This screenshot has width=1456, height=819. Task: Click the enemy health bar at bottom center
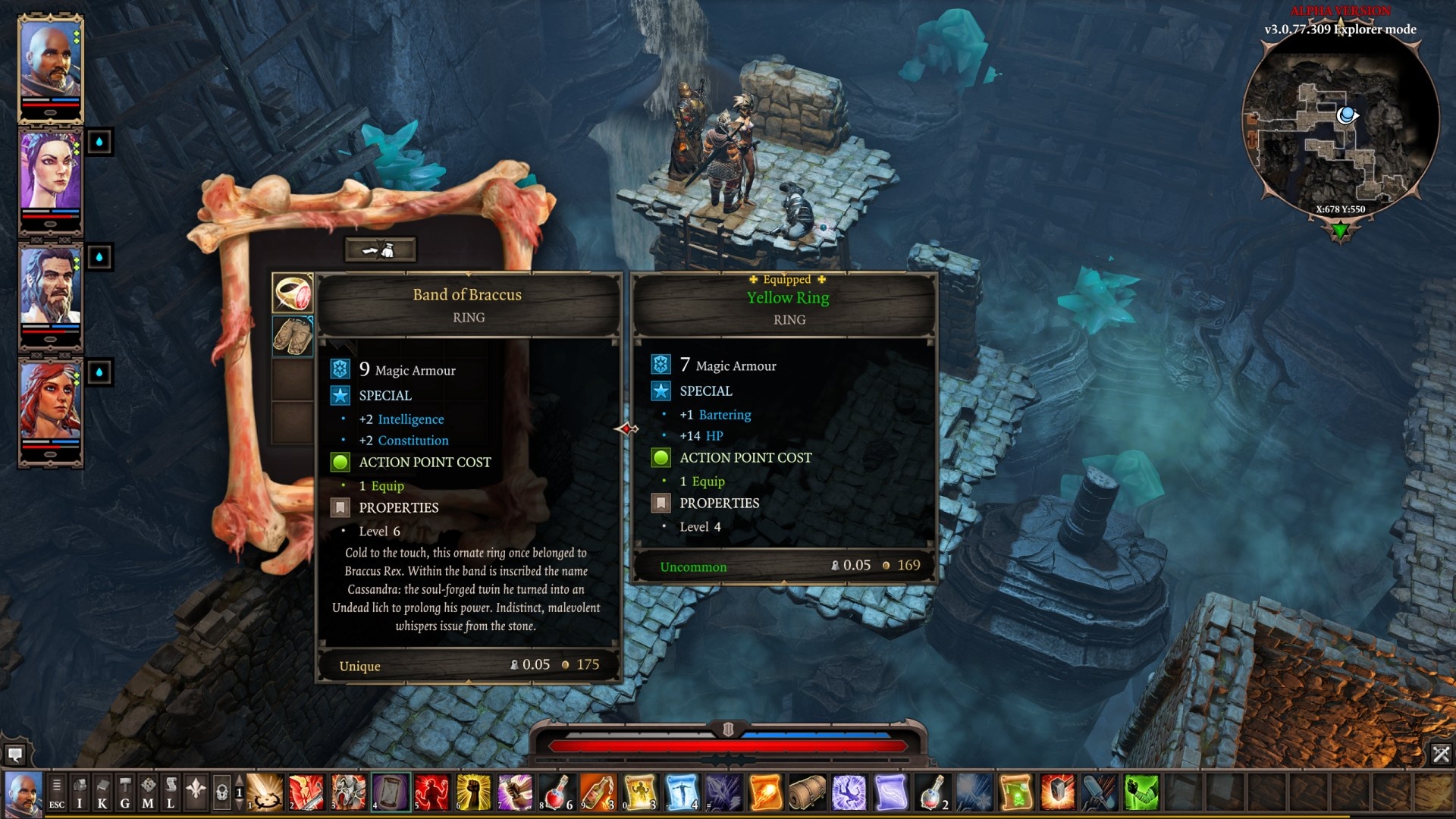[x=728, y=744]
